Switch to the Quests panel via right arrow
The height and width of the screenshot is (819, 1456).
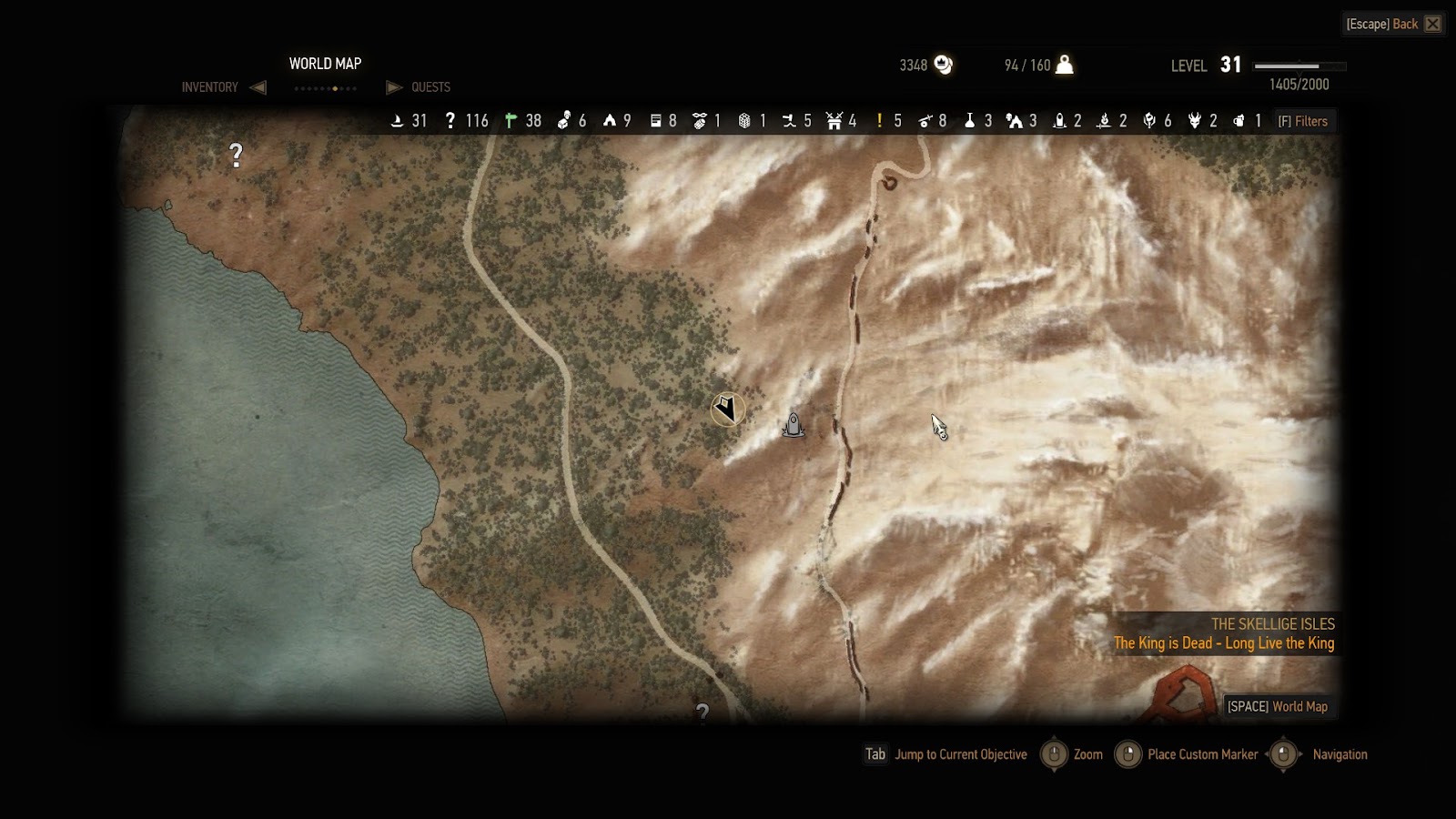(x=394, y=87)
